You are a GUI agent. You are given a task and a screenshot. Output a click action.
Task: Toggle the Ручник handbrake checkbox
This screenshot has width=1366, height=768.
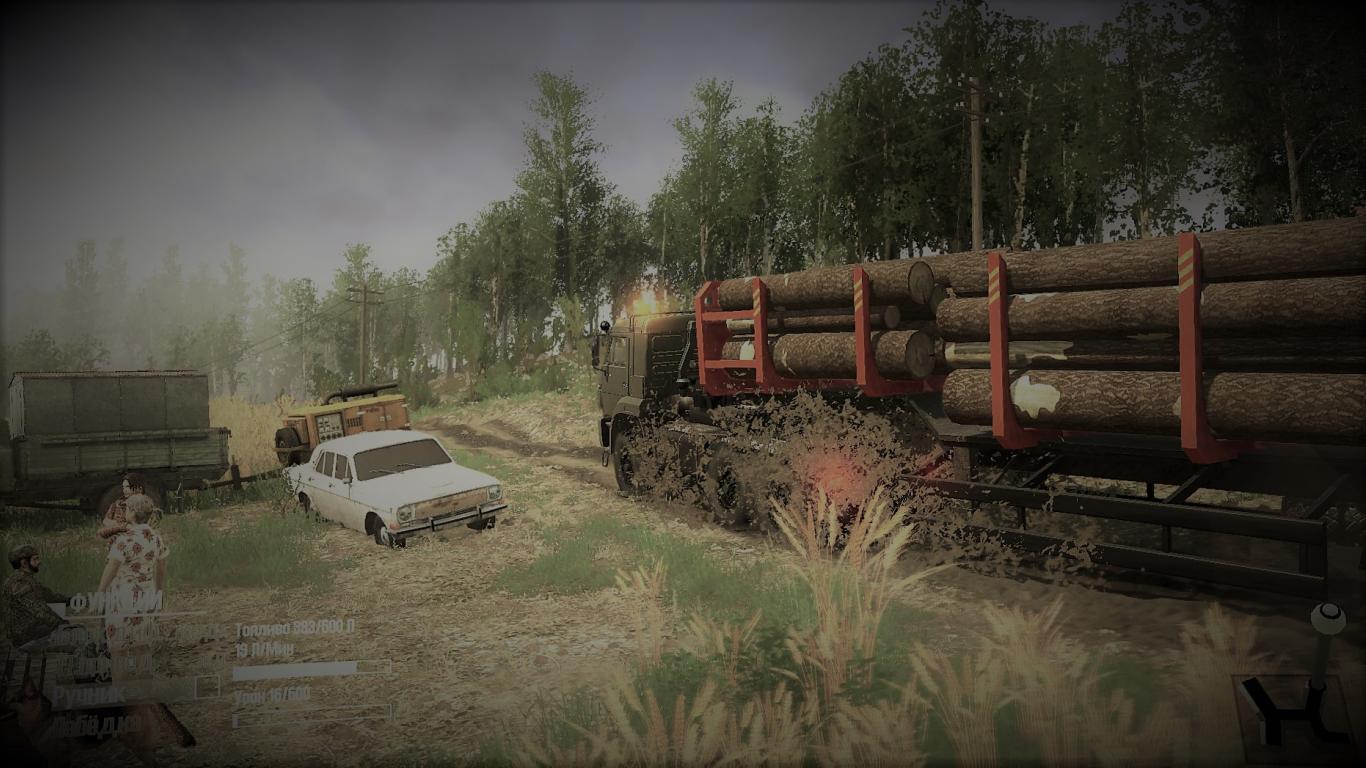(x=207, y=687)
